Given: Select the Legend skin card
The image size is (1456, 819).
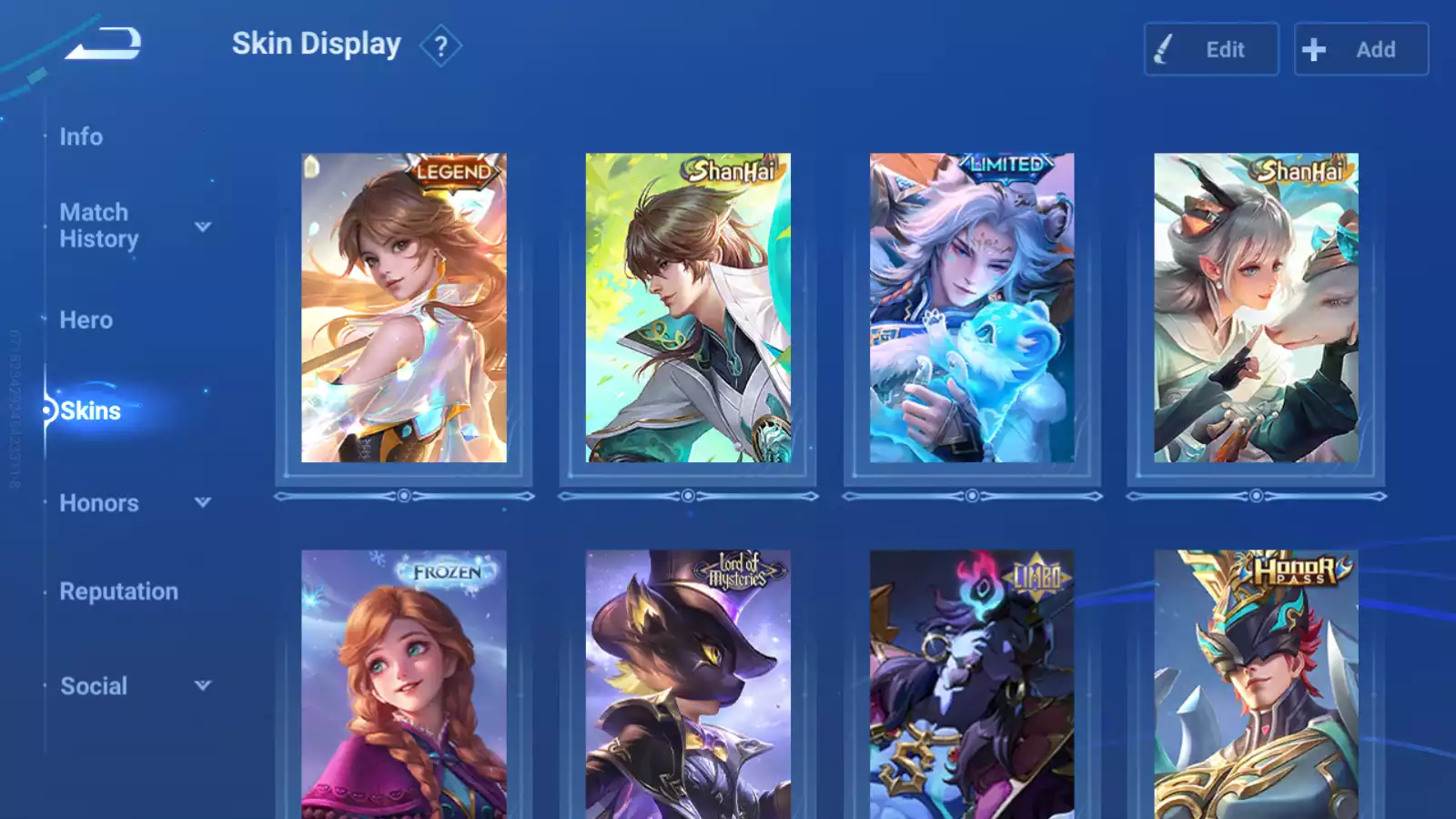Looking at the screenshot, I should pyautogui.click(x=404, y=308).
